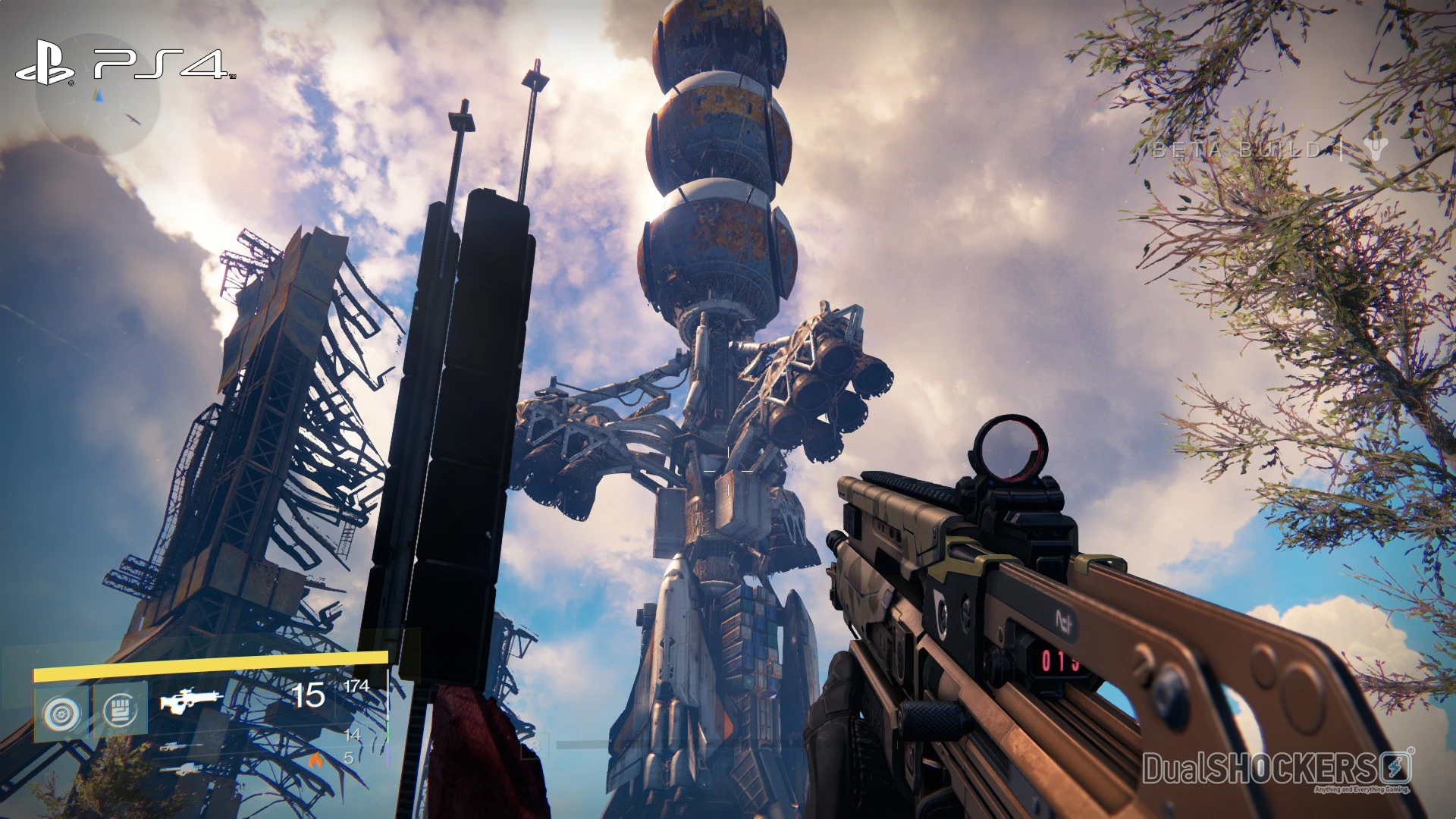Click the orange flame icon

tap(315, 759)
